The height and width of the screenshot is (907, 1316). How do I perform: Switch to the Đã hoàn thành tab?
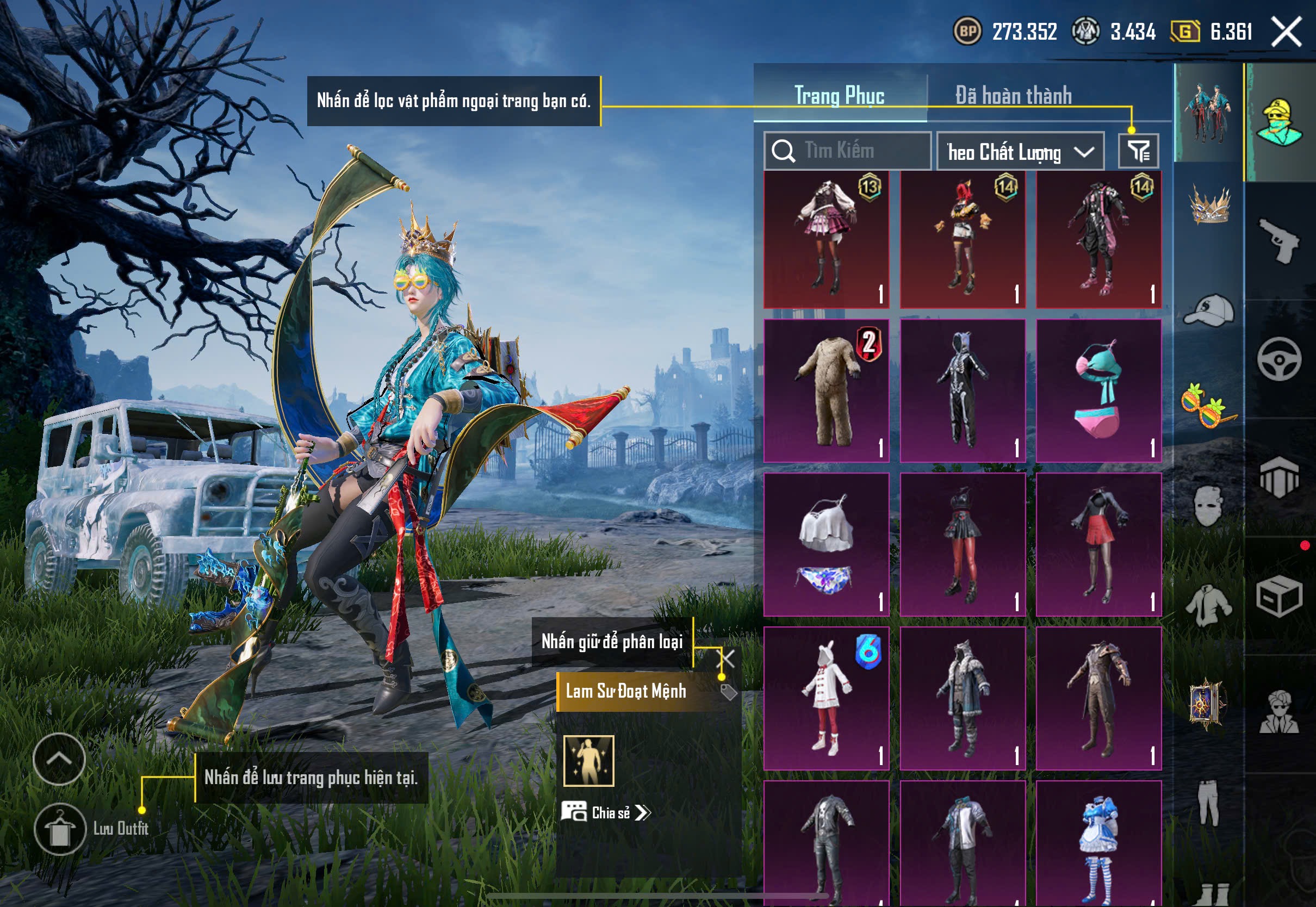click(1013, 96)
